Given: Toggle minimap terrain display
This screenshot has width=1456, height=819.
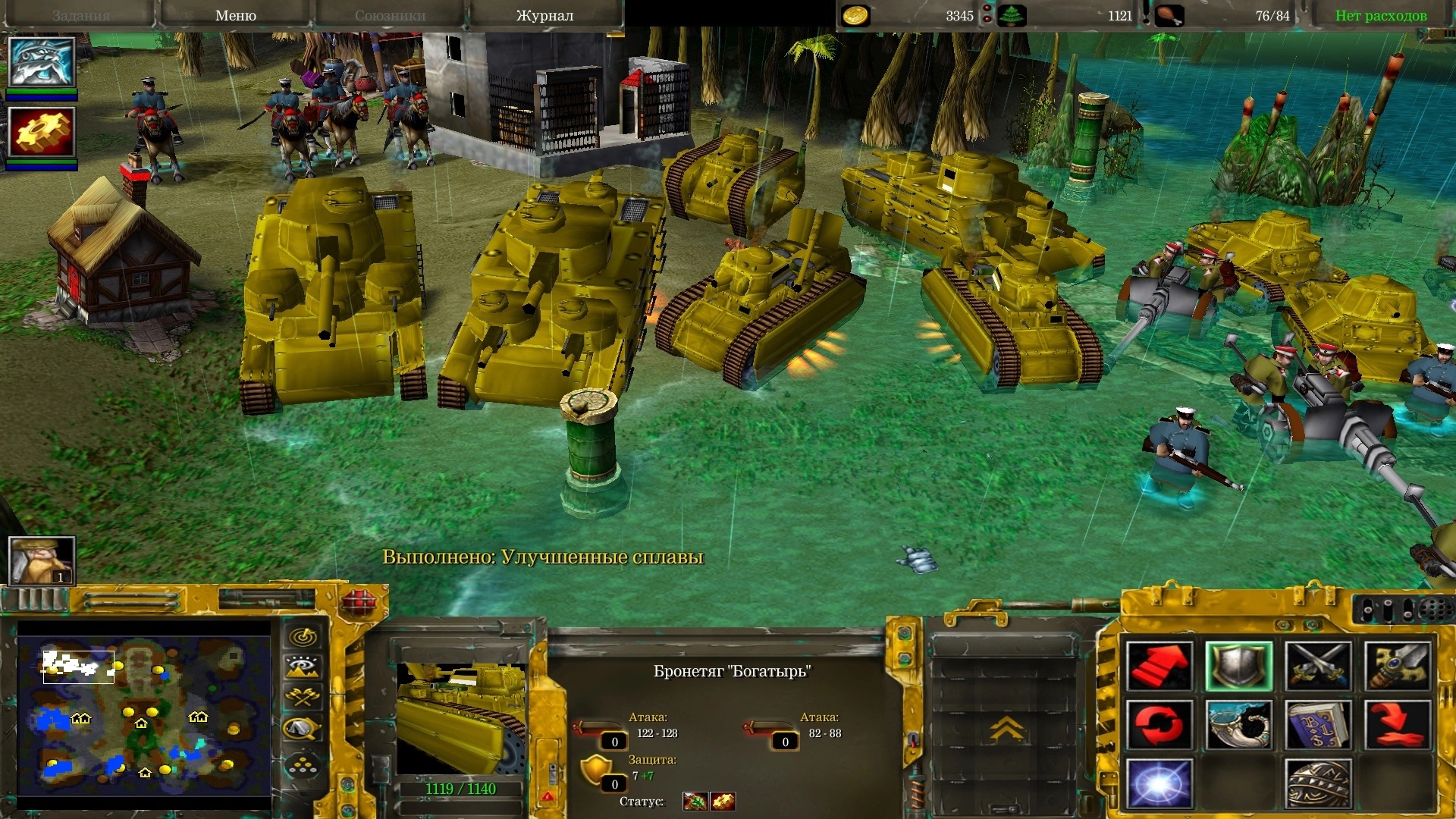Looking at the screenshot, I should [303, 667].
